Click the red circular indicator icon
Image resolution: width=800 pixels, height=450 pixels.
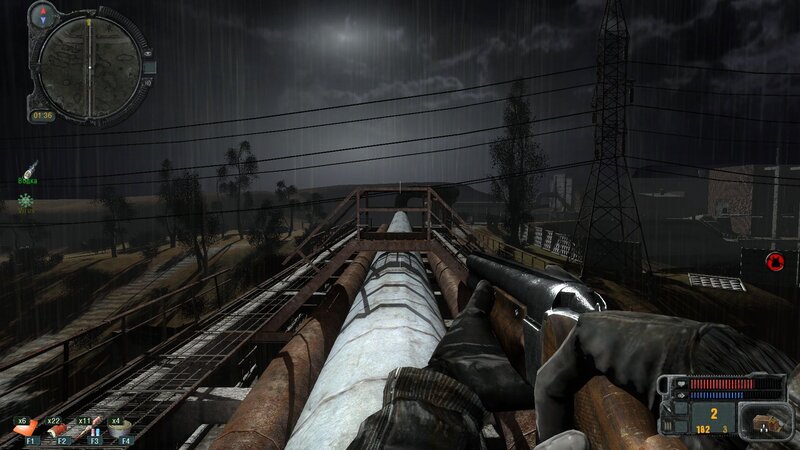click(x=772, y=262)
